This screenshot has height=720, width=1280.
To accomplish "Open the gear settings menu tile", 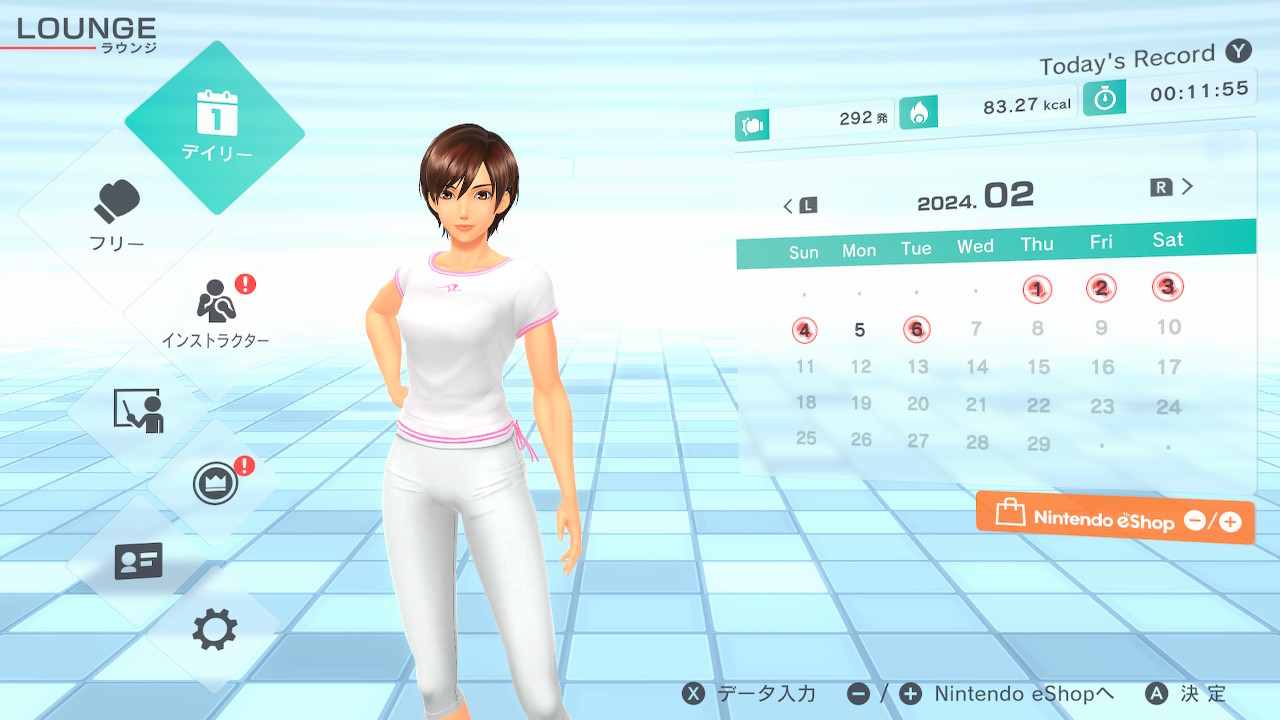I will point(215,629).
